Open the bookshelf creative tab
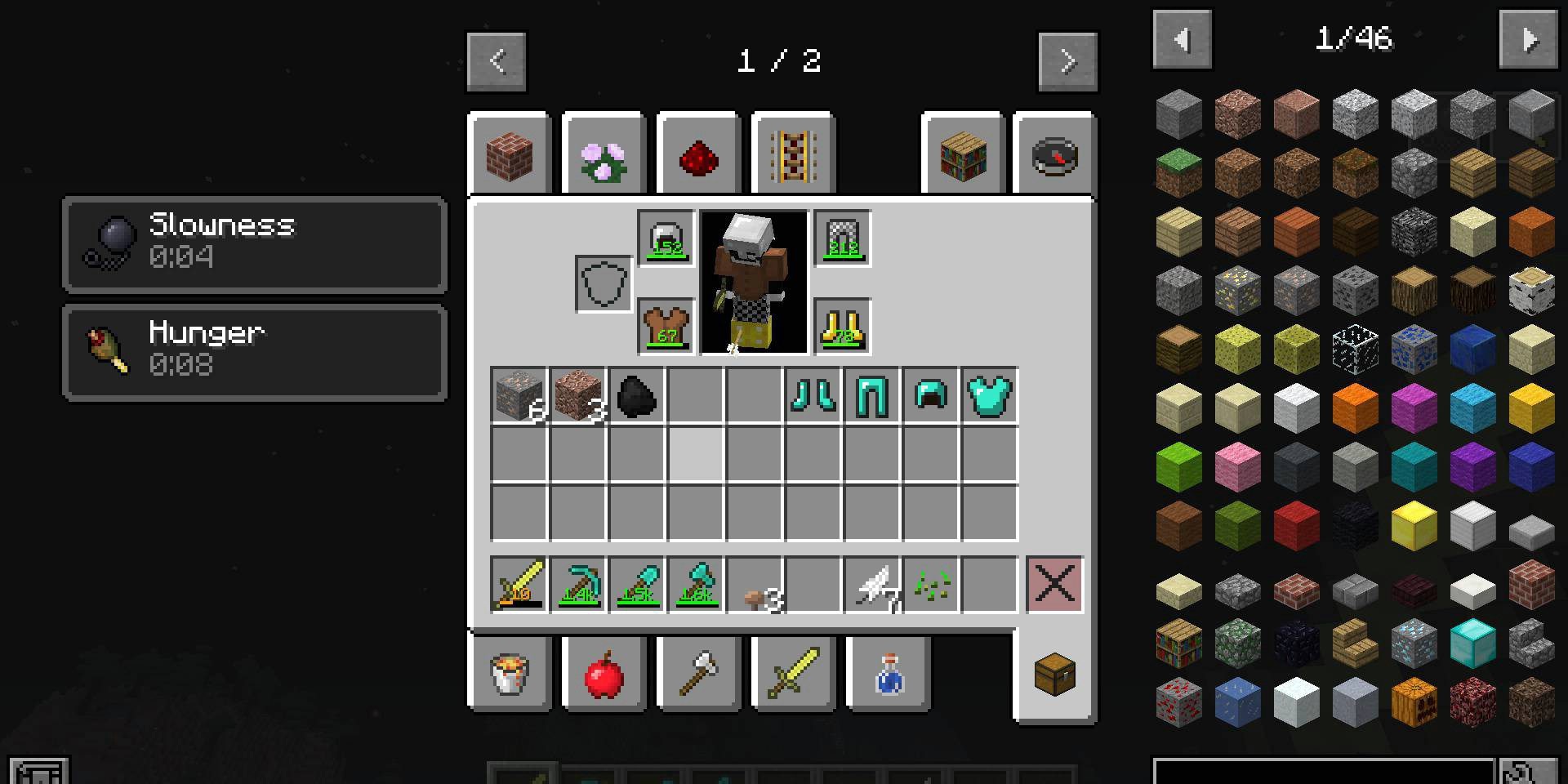Screen dimensions: 1568x784 963,155
